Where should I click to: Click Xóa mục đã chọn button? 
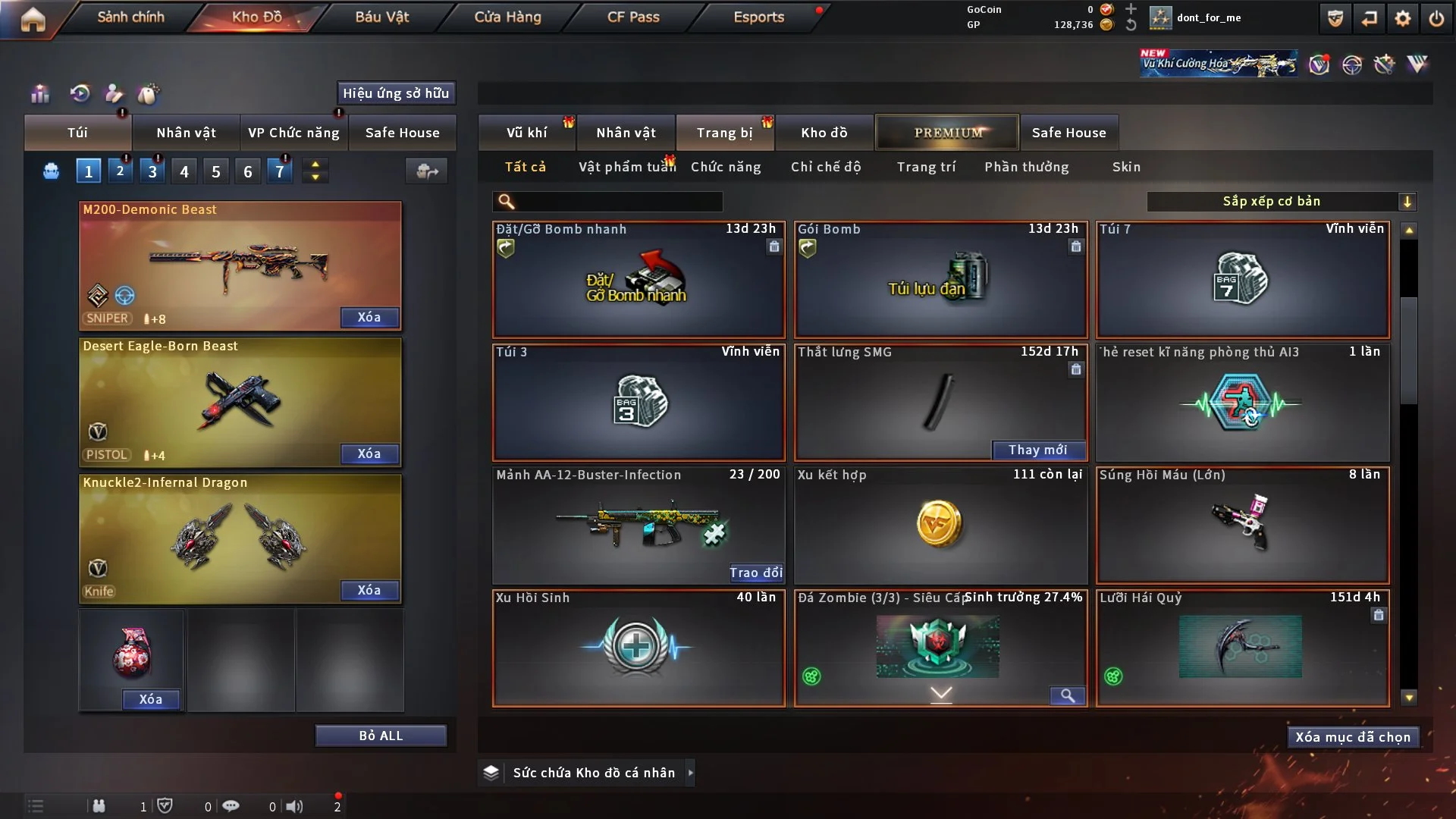click(1353, 737)
